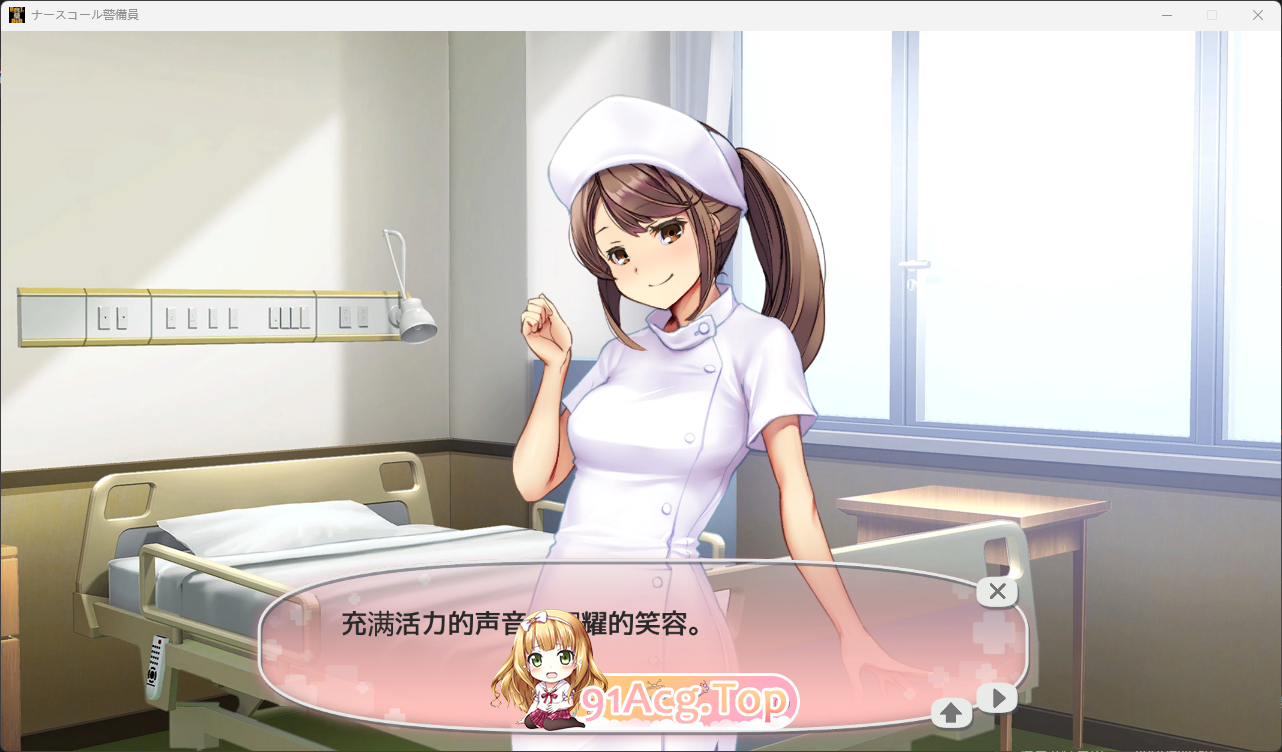Select the minimize icon in the title bar

click(1166, 14)
